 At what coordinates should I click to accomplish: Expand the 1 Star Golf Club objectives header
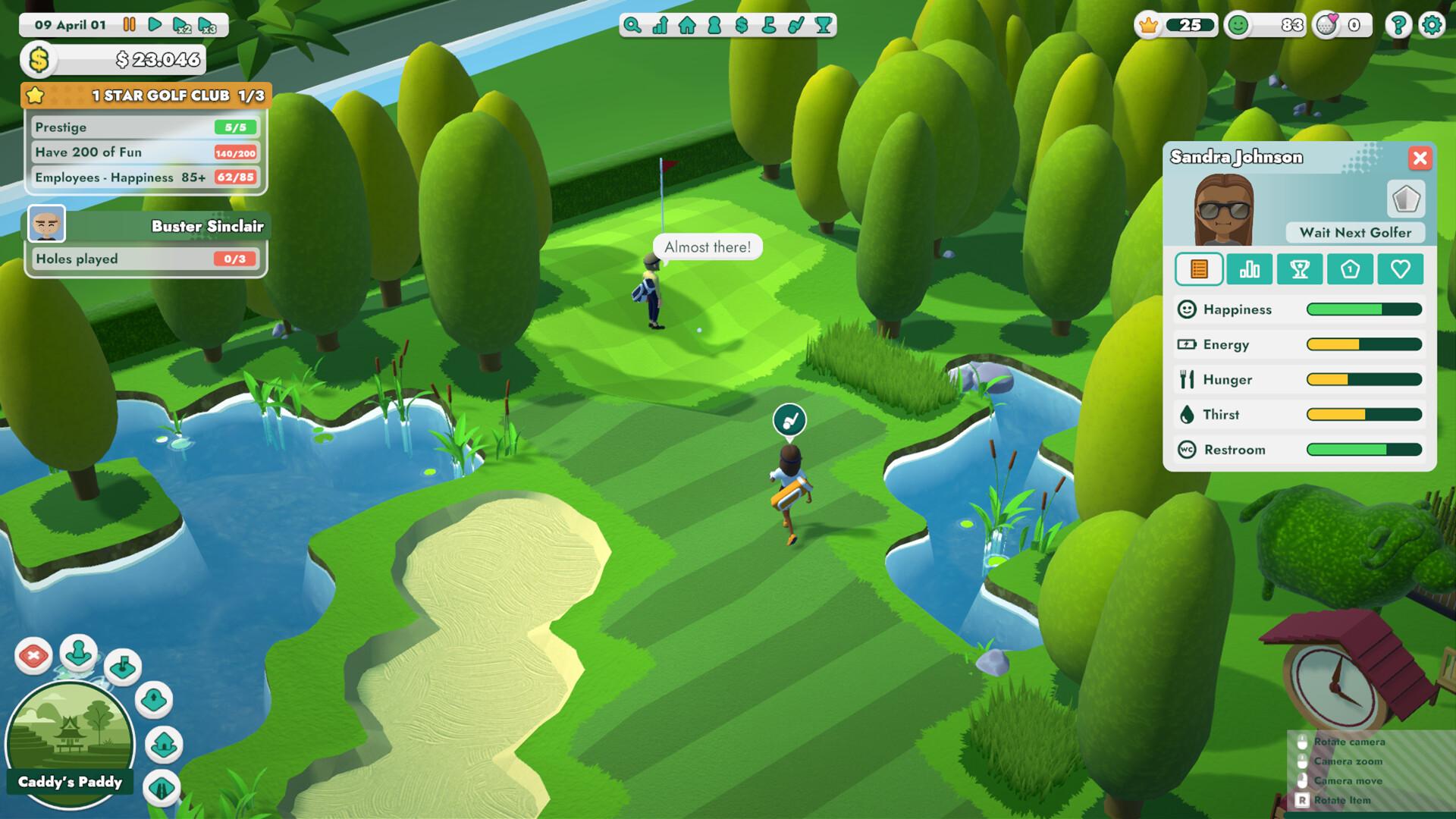click(x=146, y=96)
